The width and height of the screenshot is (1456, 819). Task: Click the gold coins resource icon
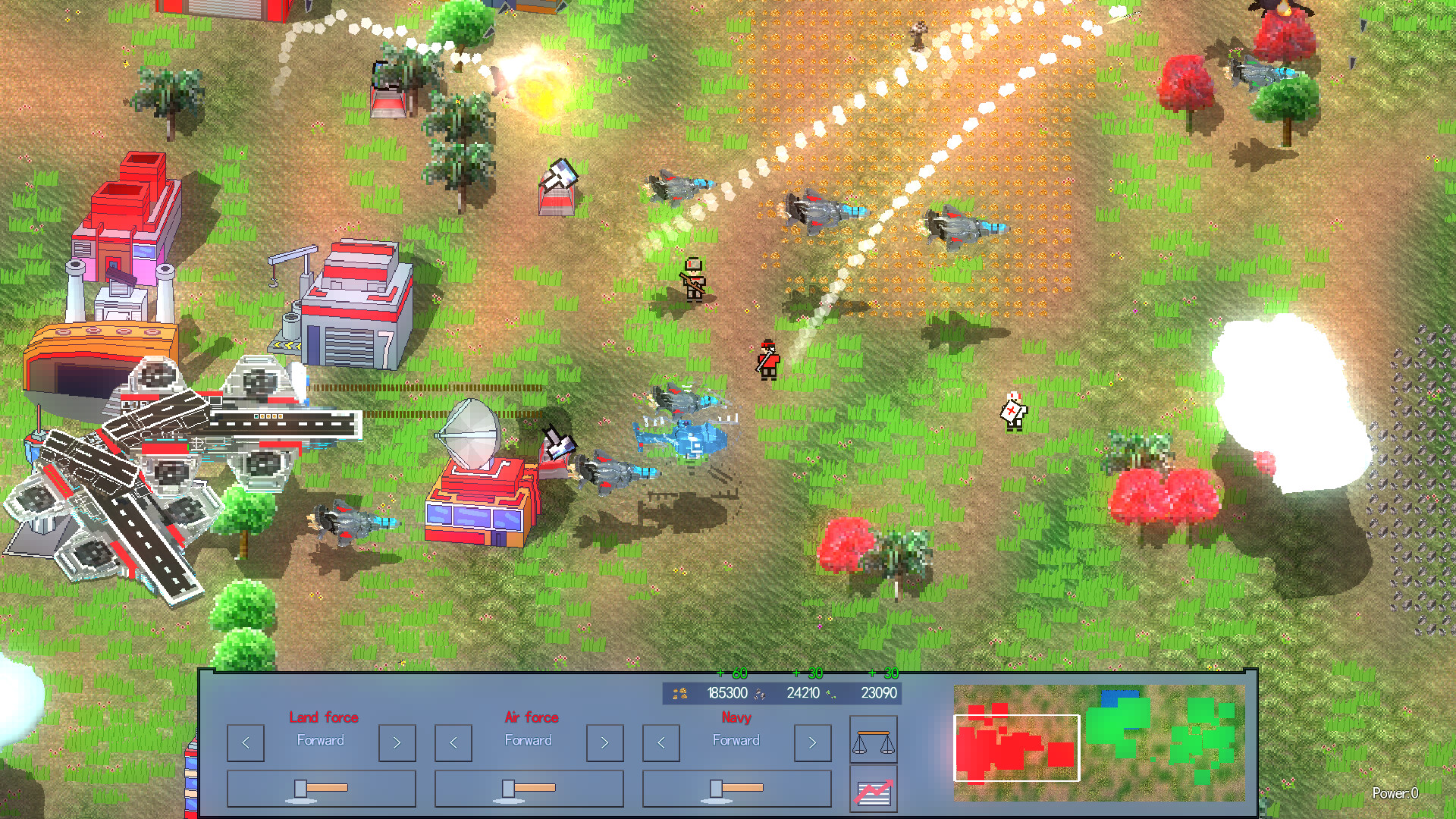click(679, 693)
